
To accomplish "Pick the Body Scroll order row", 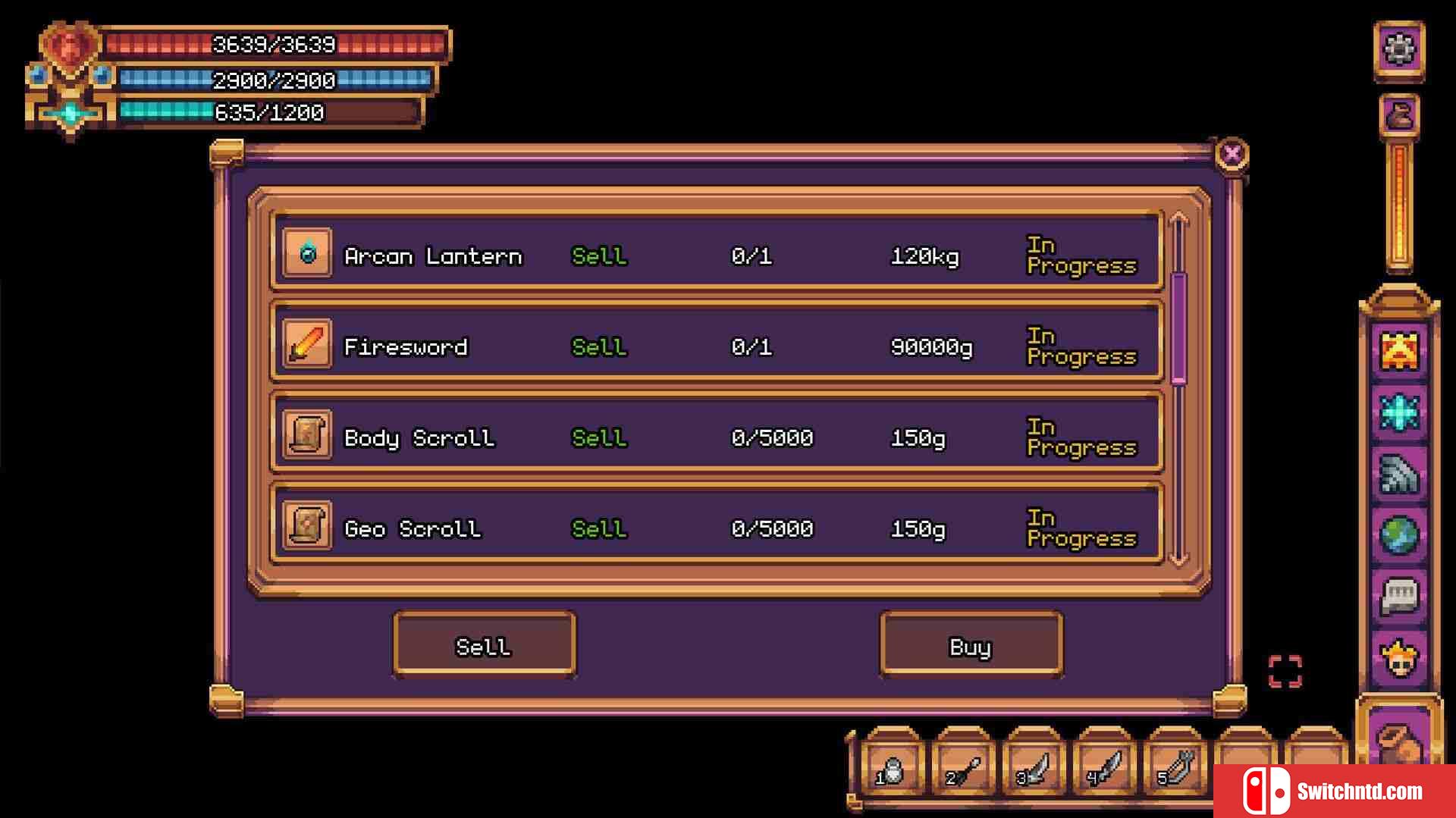I will coord(717,437).
